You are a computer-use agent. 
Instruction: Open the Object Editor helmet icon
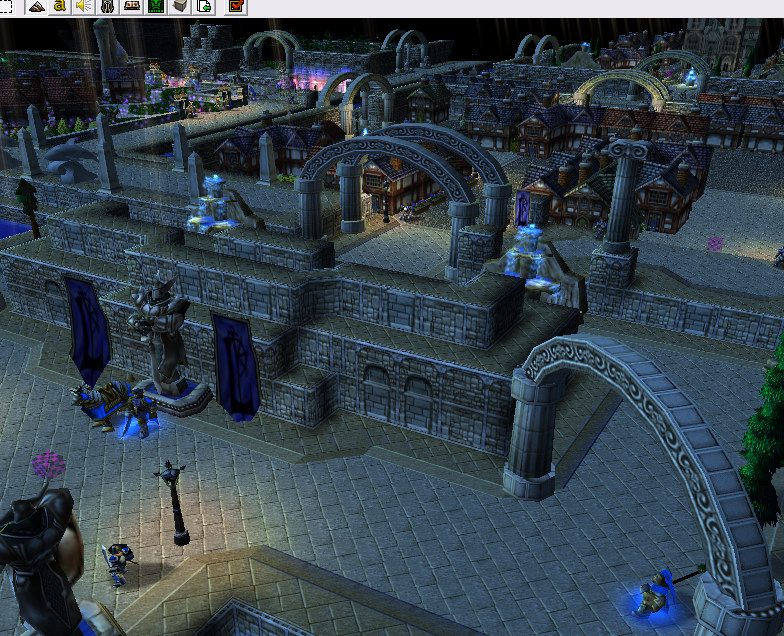[108, 6]
